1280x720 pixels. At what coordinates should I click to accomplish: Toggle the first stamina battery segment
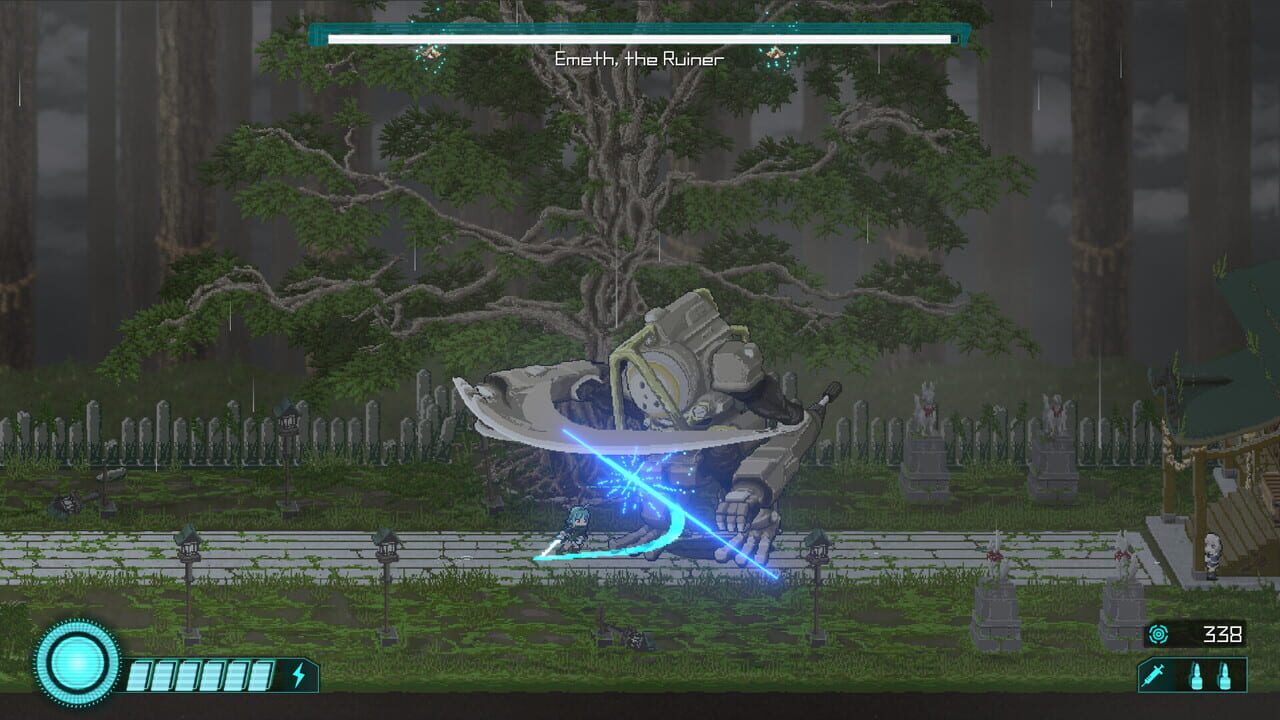[140, 675]
